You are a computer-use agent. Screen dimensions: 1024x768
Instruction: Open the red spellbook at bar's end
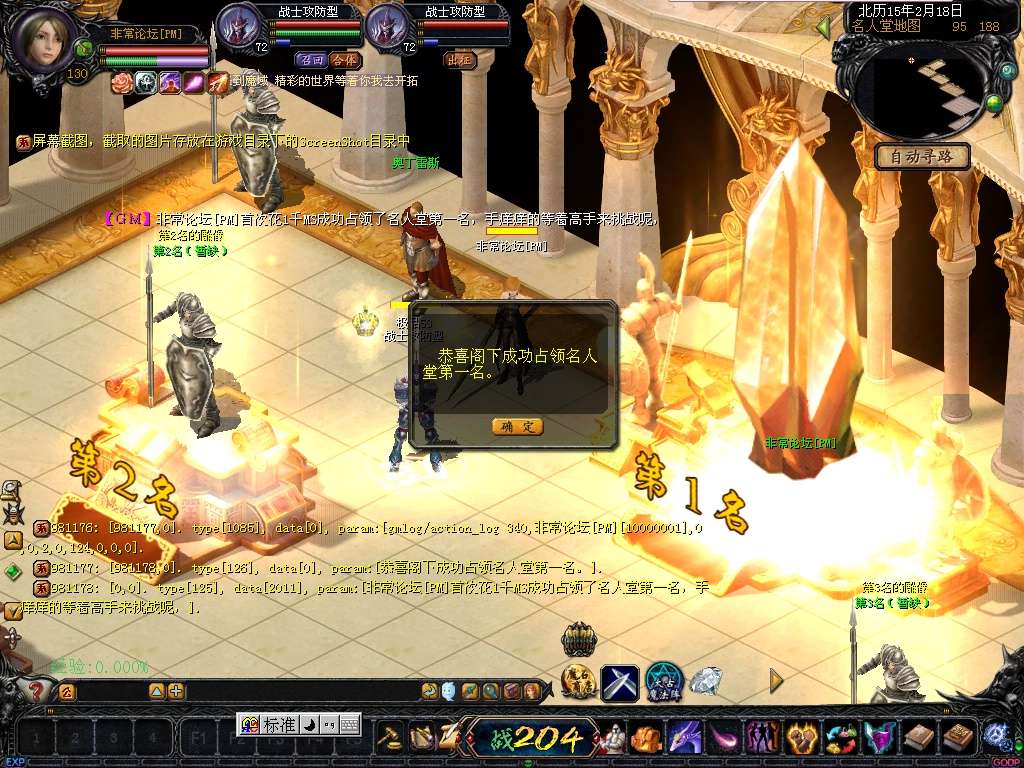point(958,738)
